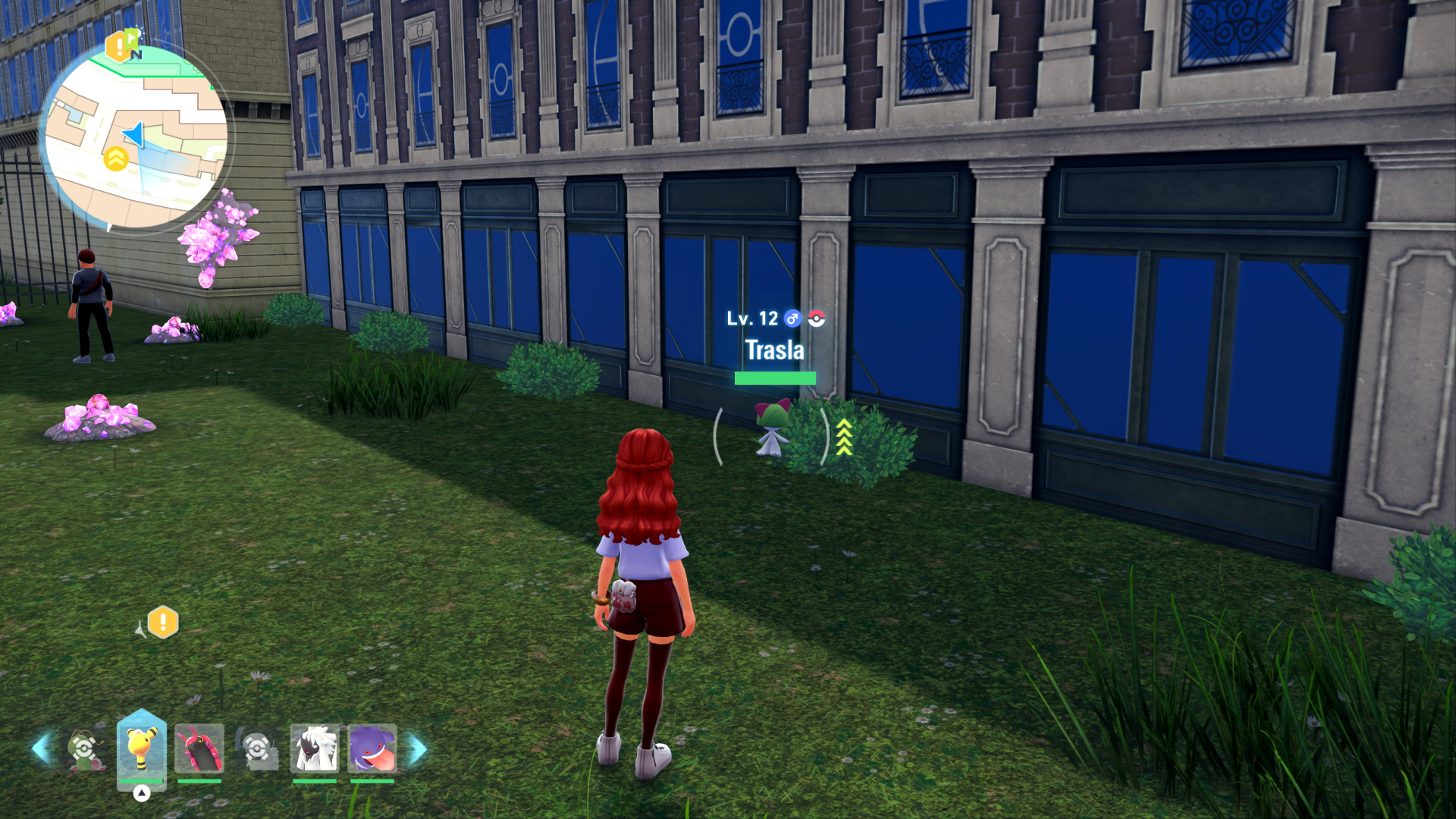The width and height of the screenshot is (1456, 819).
Task: Select Ampharos in the party bar
Action: coord(141,748)
